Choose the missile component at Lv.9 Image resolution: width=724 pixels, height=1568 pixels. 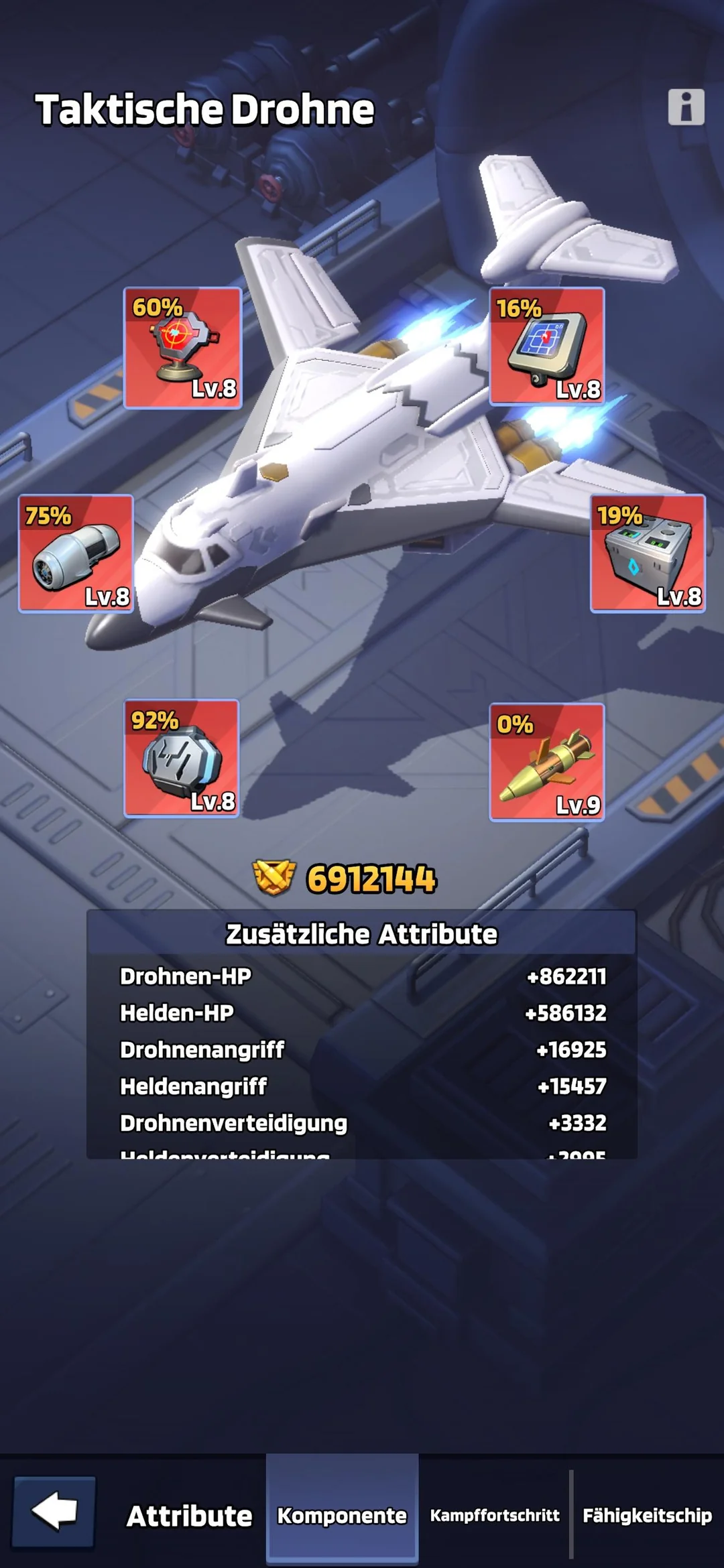tap(547, 762)
